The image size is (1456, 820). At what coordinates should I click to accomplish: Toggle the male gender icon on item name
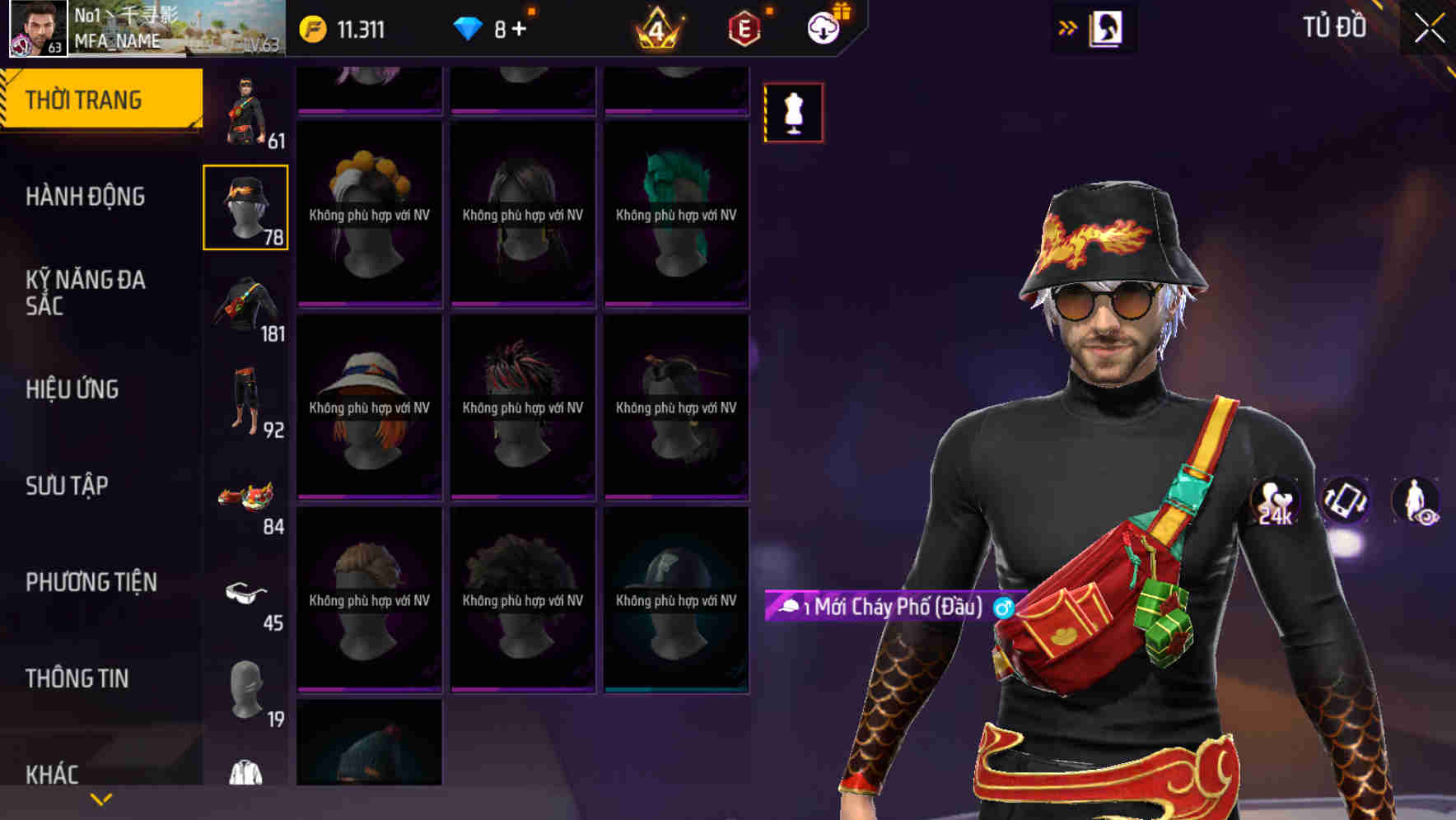(1003, 610)
